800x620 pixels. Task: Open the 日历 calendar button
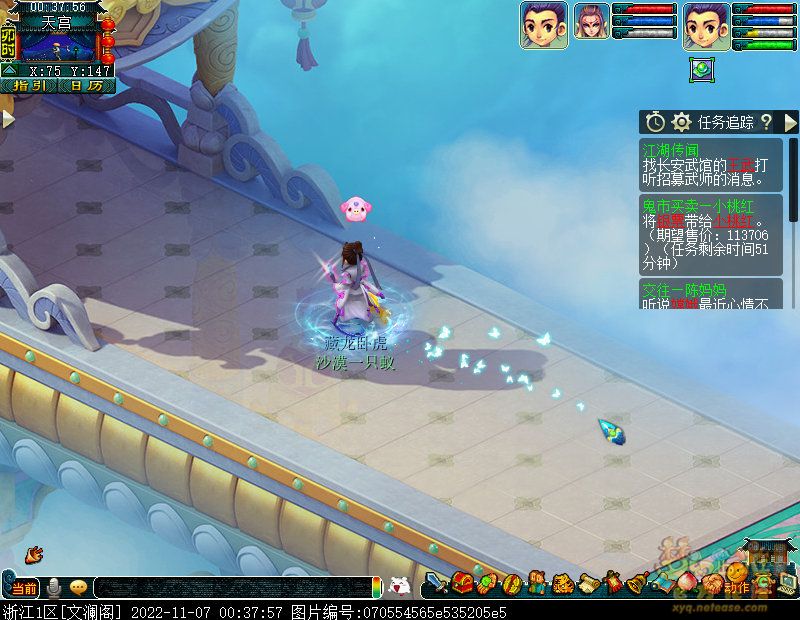pyautogui.click(x=86, y=86)
